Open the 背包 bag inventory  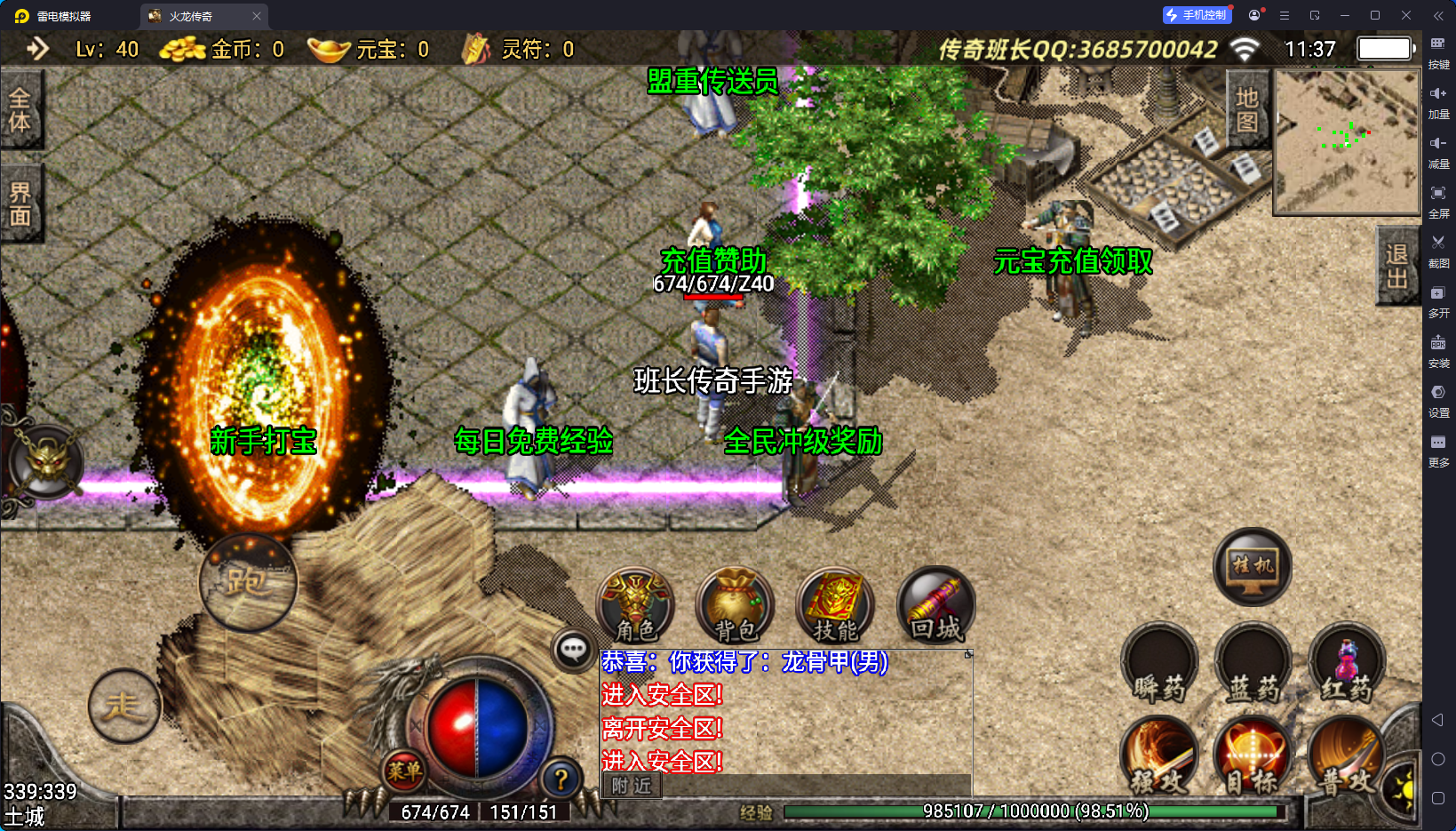736,606
